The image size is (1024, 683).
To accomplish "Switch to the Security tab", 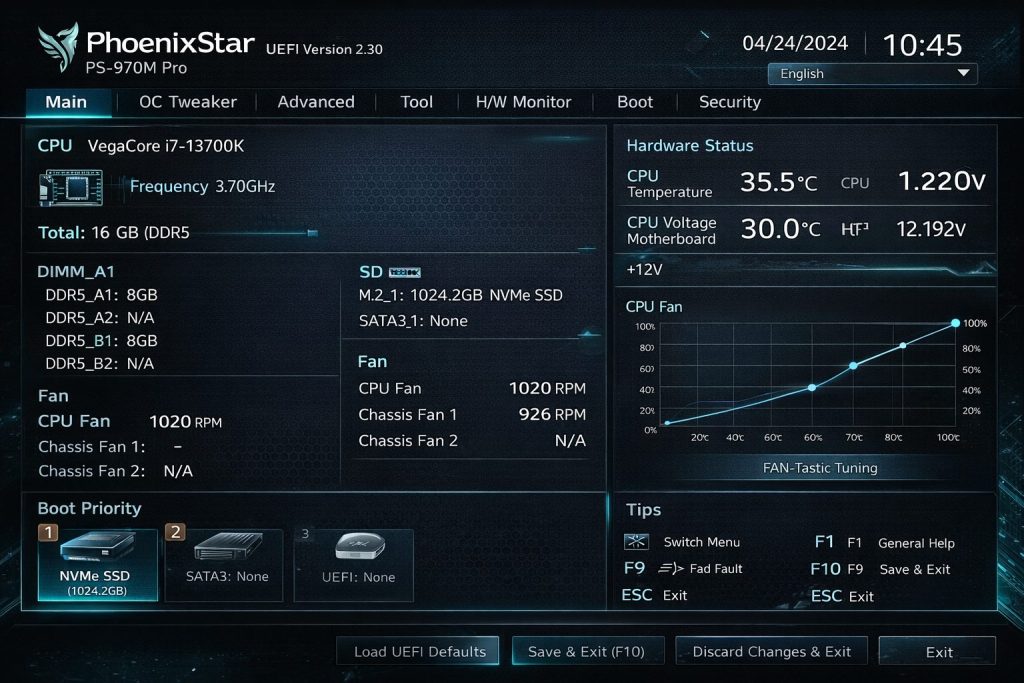I will 730,102.
